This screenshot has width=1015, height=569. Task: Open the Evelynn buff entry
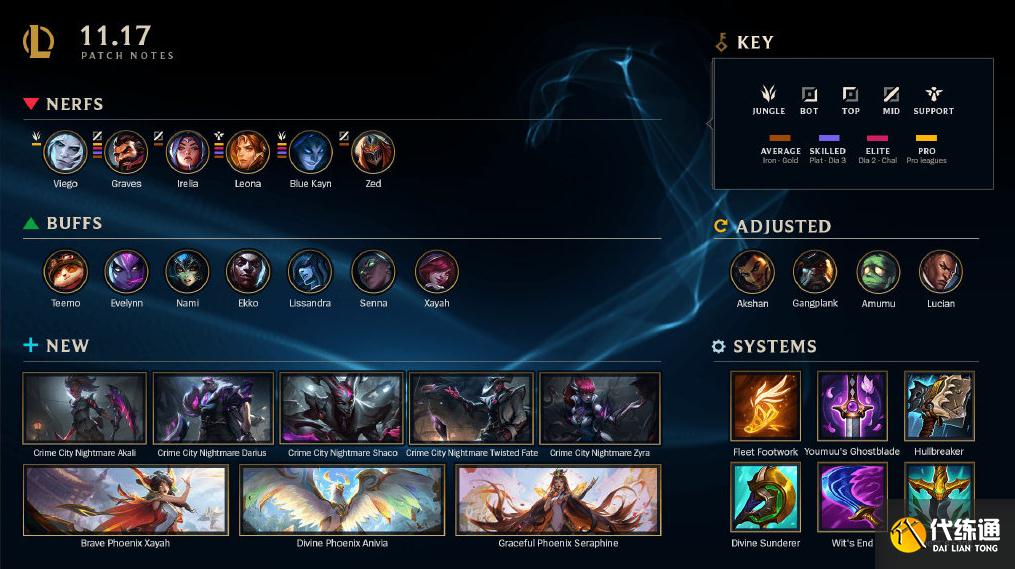(x=127, y=272)
